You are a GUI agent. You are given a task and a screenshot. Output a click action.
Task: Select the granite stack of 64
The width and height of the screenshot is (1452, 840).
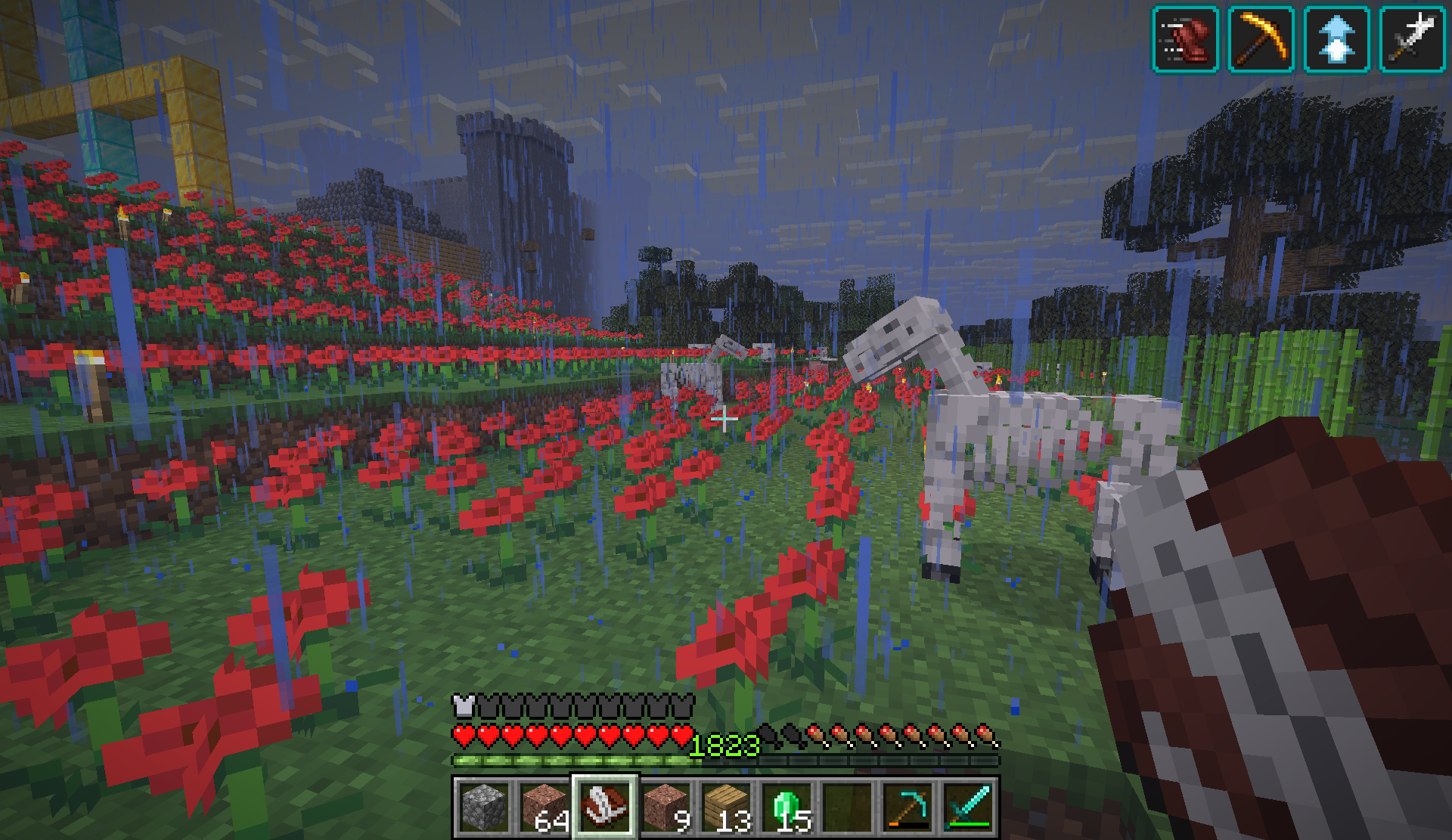(x=544, y=807)
